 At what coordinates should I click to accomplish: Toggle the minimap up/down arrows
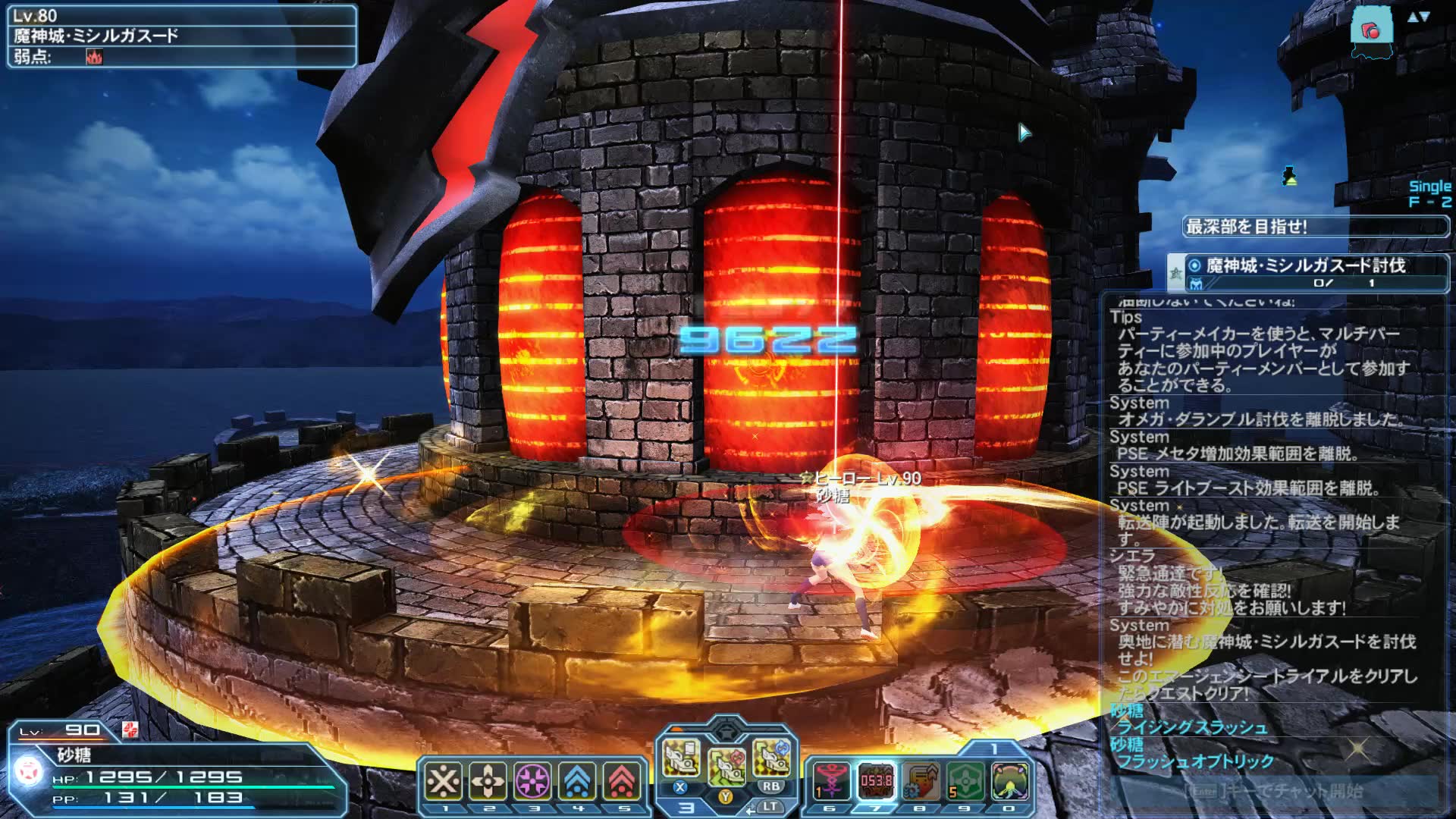(x=1418, y=17)
